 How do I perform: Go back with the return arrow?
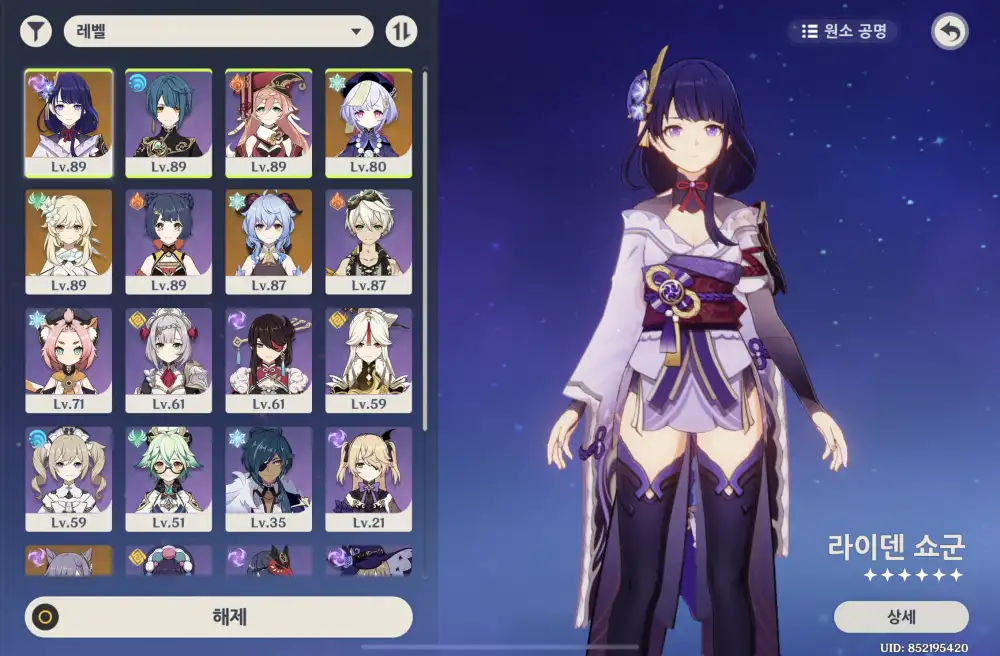(949, 32)
